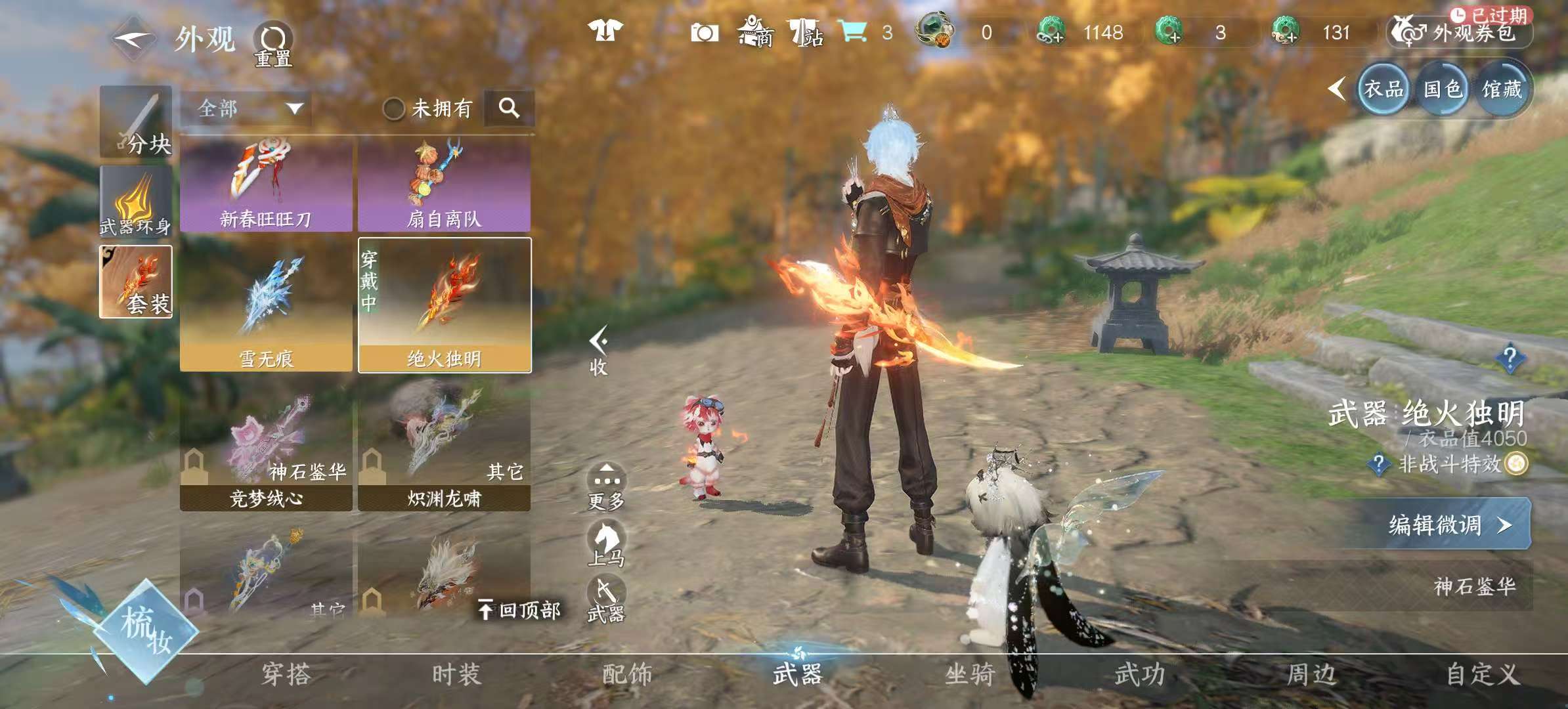
Task: Open the 时装 bottom tab
Action: [x=456, y=674]
